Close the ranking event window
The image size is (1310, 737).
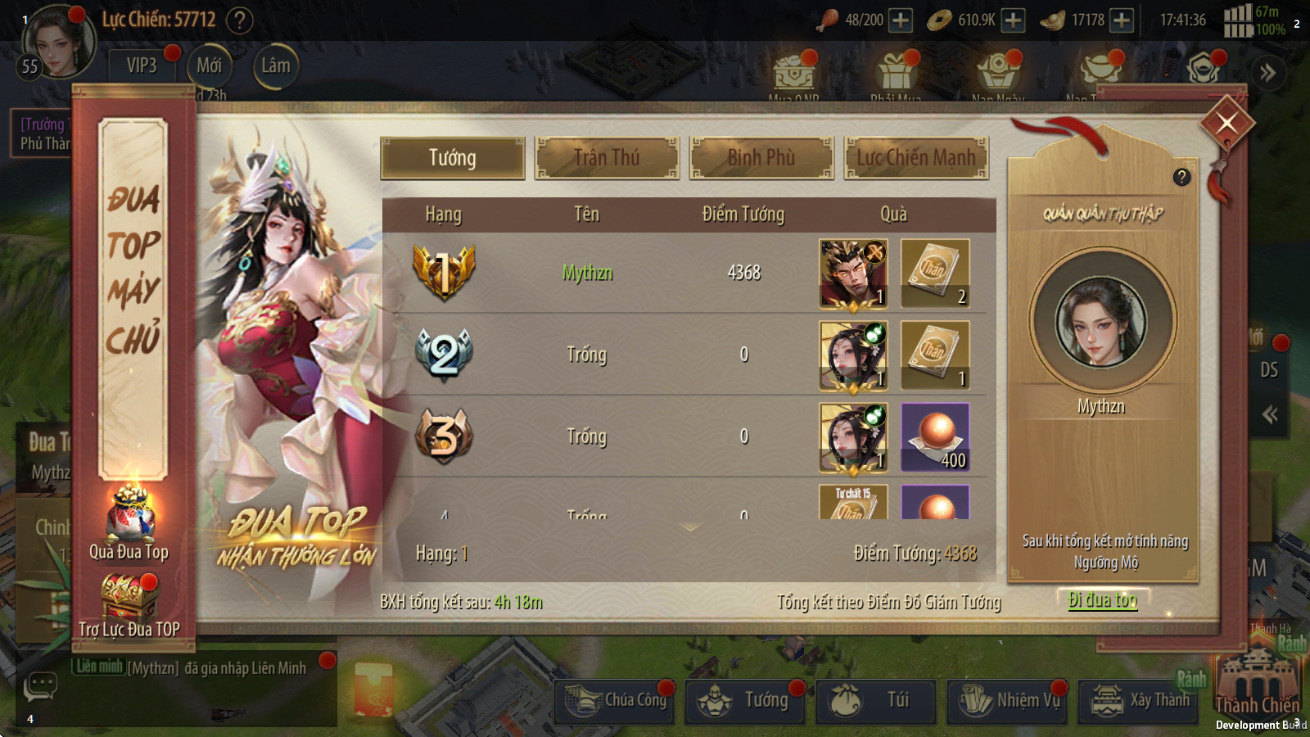(x=1226, y=123)
